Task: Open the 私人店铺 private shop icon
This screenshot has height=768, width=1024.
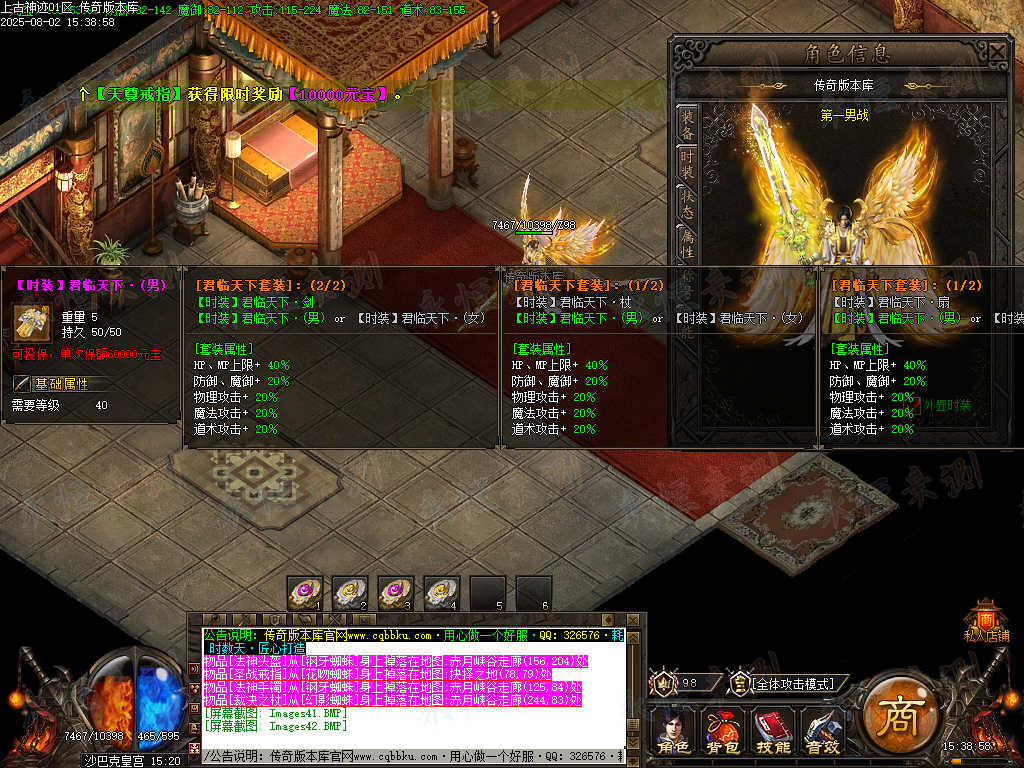Action: [x=986, y=618]
